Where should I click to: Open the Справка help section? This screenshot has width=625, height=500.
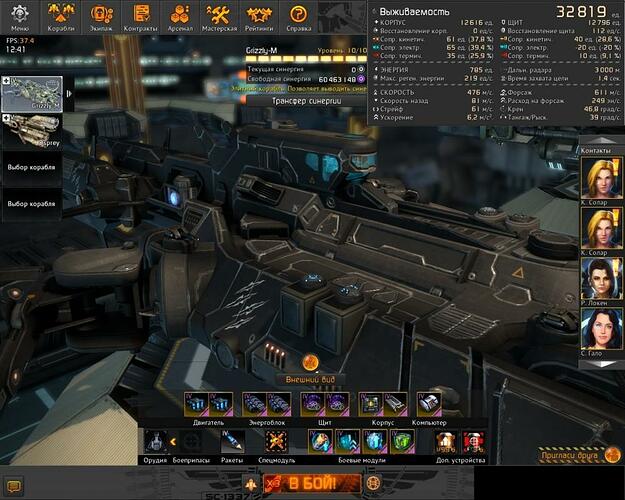click(298, 17)
